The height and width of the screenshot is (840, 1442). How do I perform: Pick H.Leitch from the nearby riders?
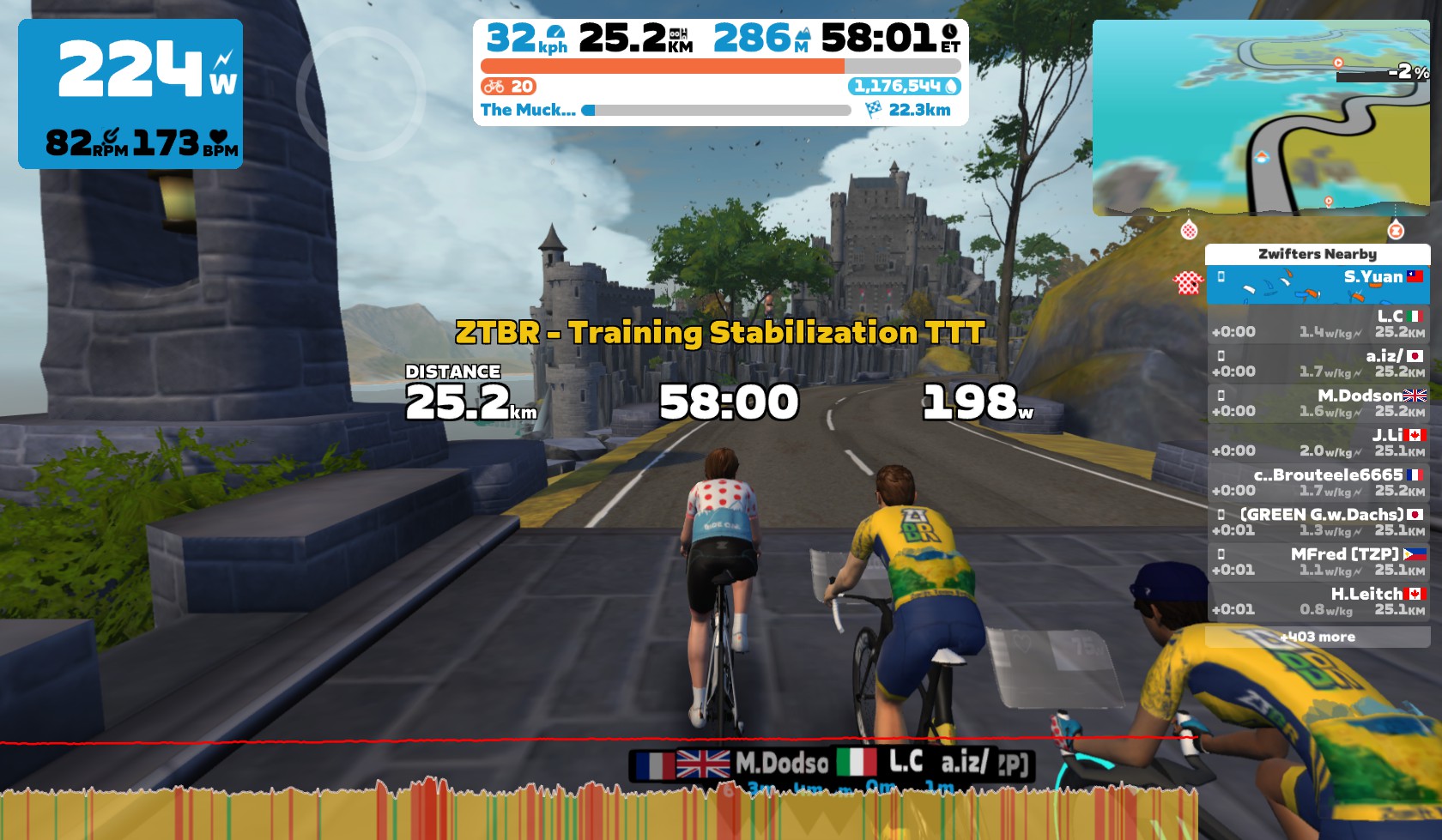click(1318, 601)
